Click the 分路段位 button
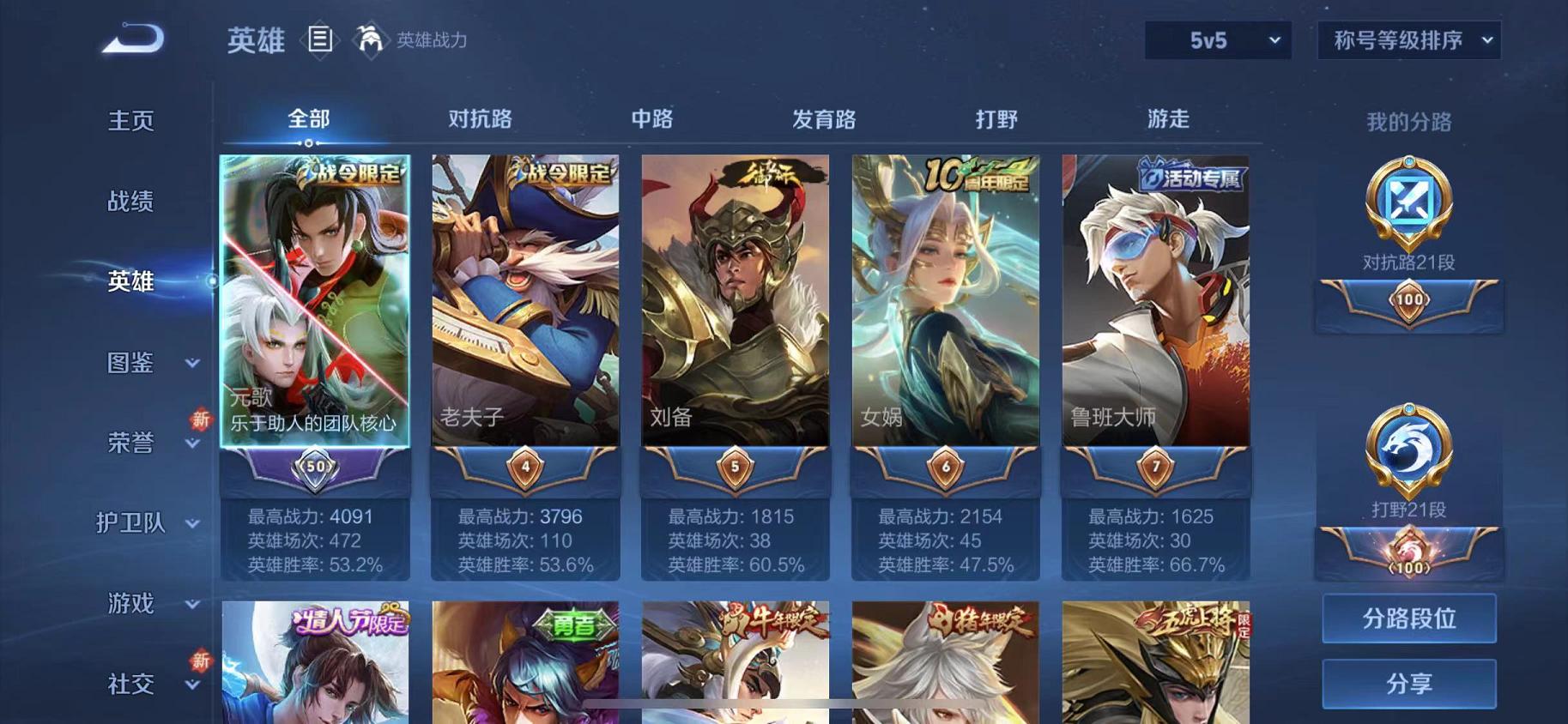 pos(1408,618)
